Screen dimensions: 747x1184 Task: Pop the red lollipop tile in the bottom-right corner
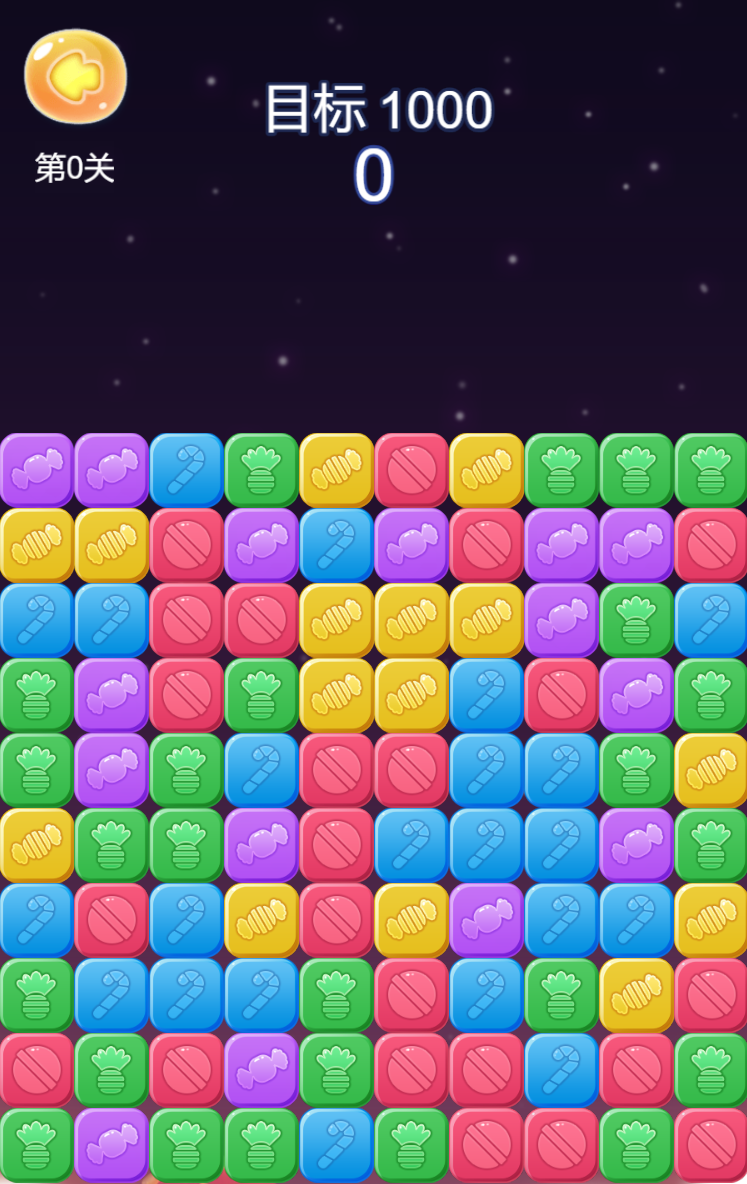coord(710,1144)
